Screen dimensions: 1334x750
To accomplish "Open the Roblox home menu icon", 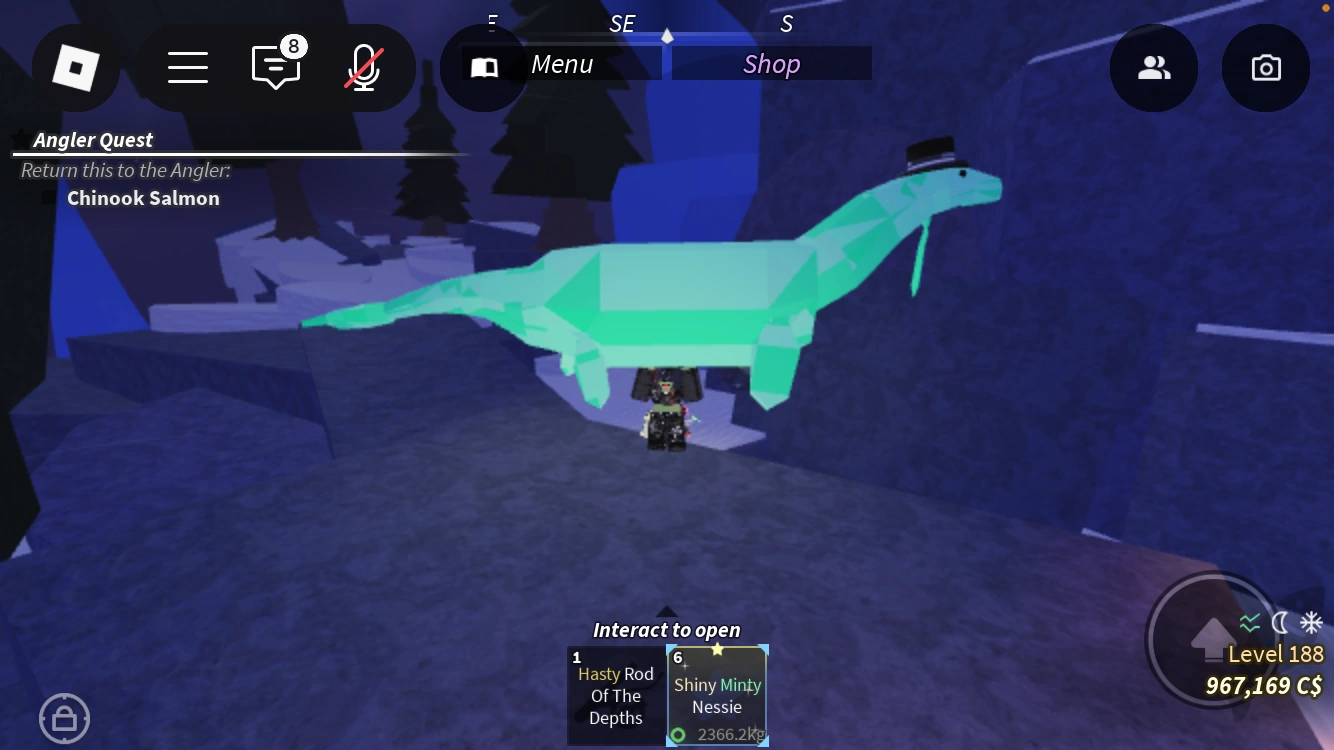I will click(76, 67).
